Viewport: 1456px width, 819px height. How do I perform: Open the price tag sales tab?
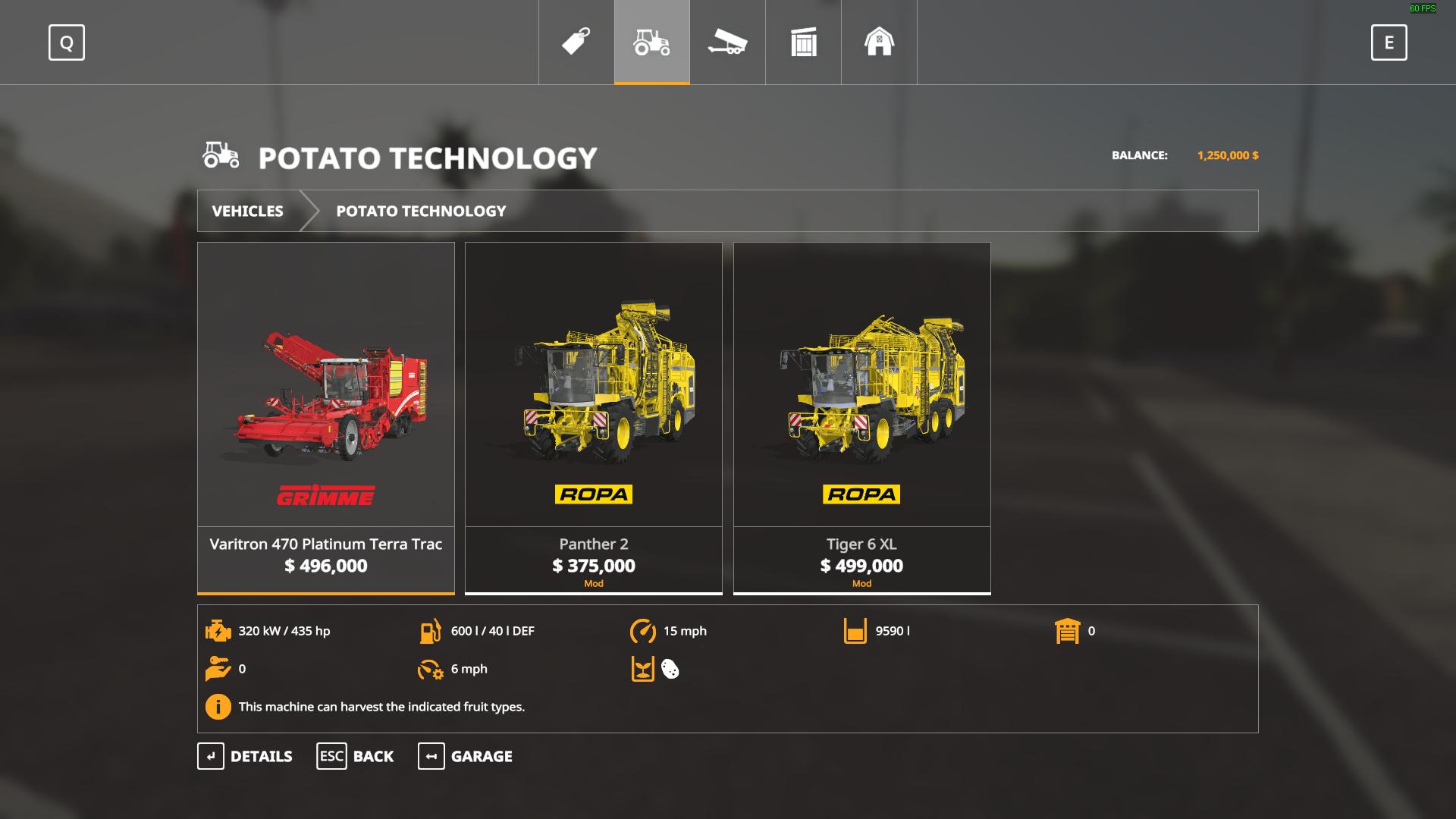point(576,42)
